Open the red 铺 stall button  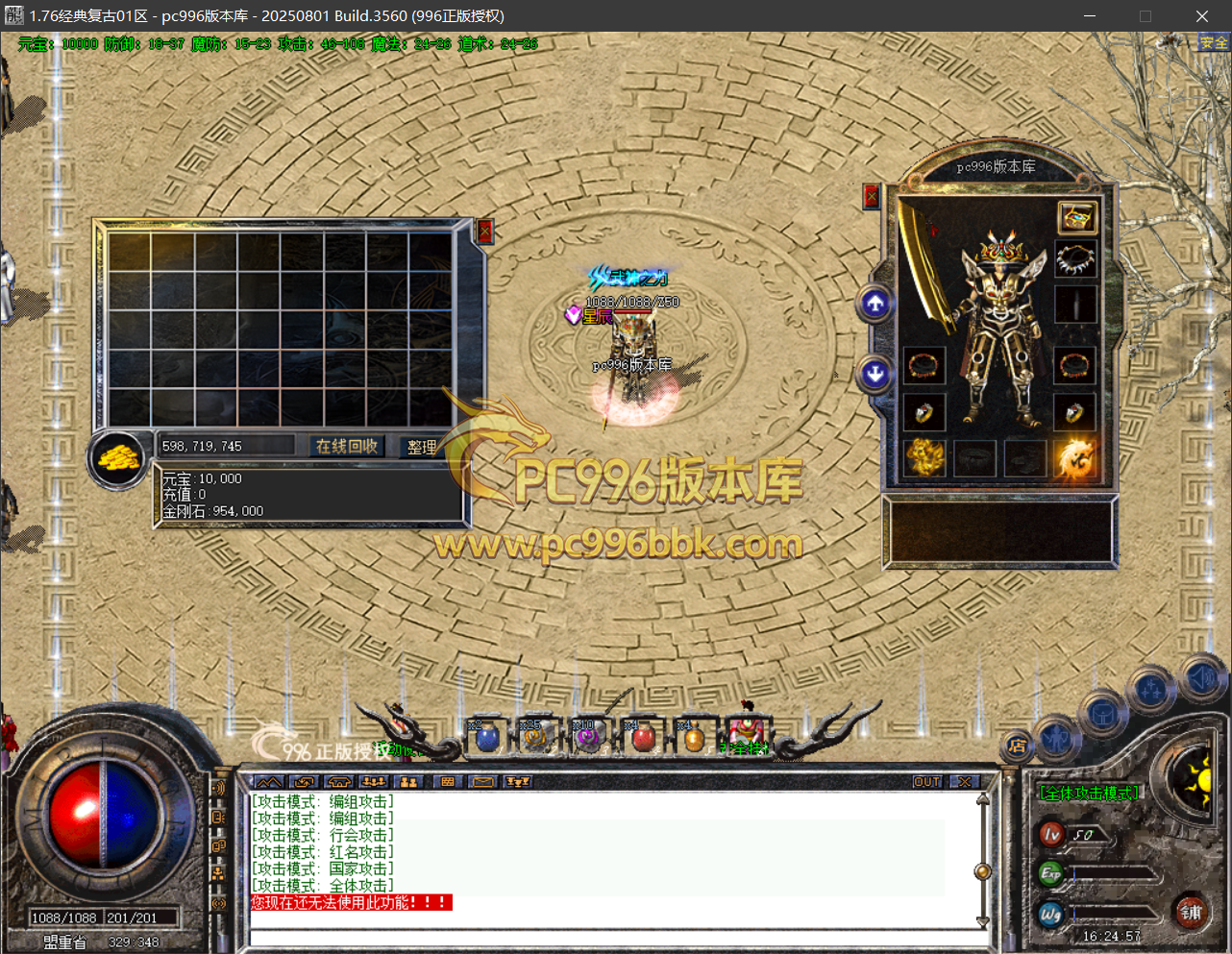[x=1191, y=913]
